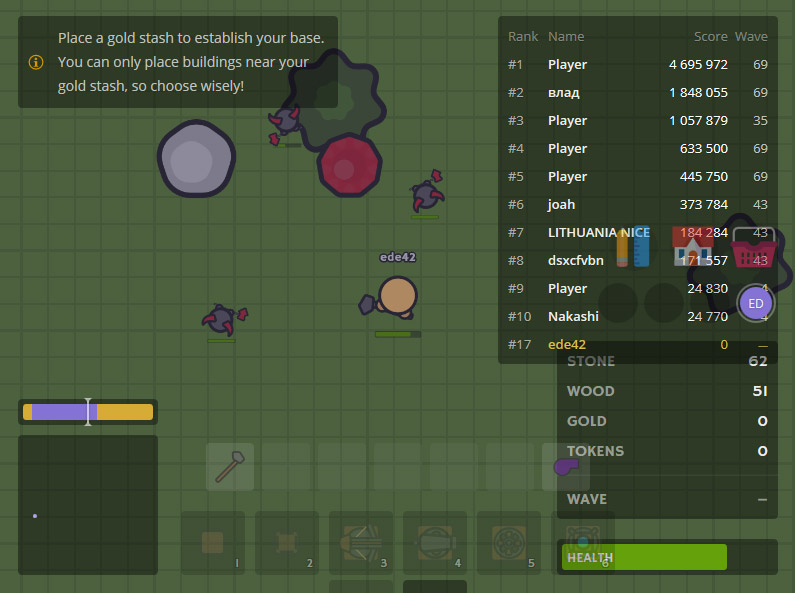The width and height of the screenshot is (795, 593).
Task: Select the round tower in slot 5
Action: point(509,542)
